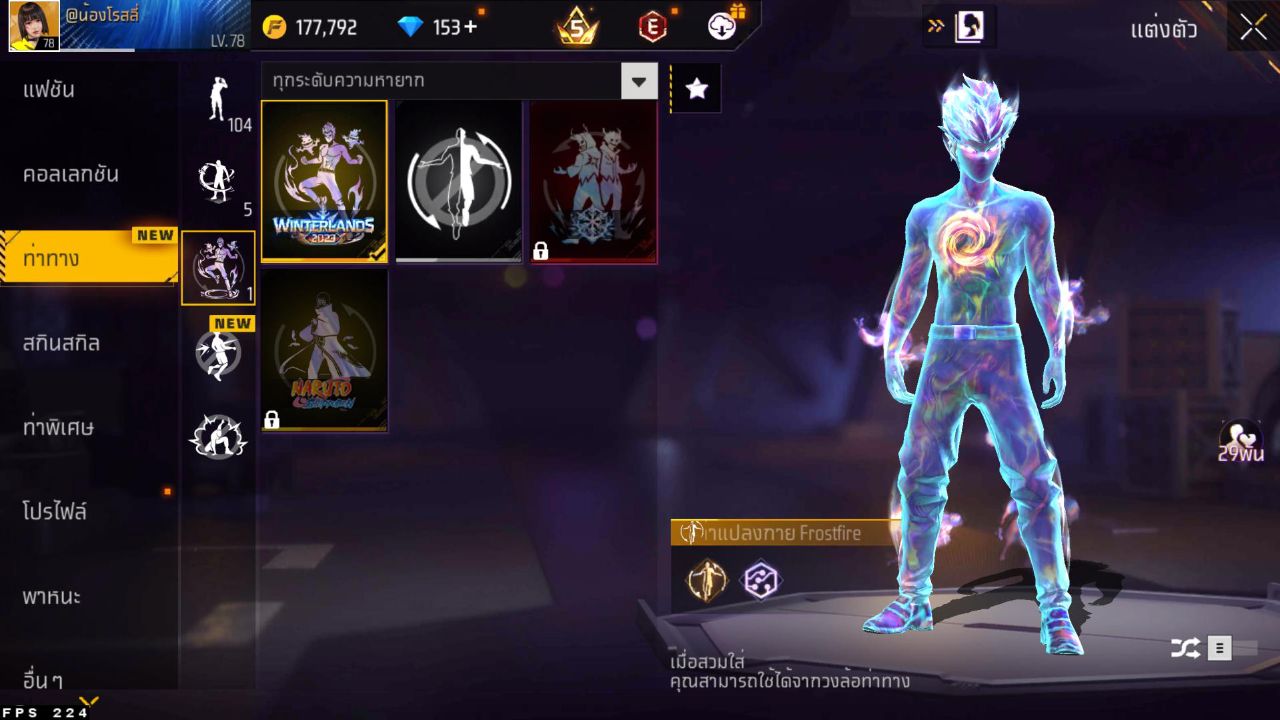
Task: Select the explosive special-move category icon in sidebar
Action: pos(219,436)
